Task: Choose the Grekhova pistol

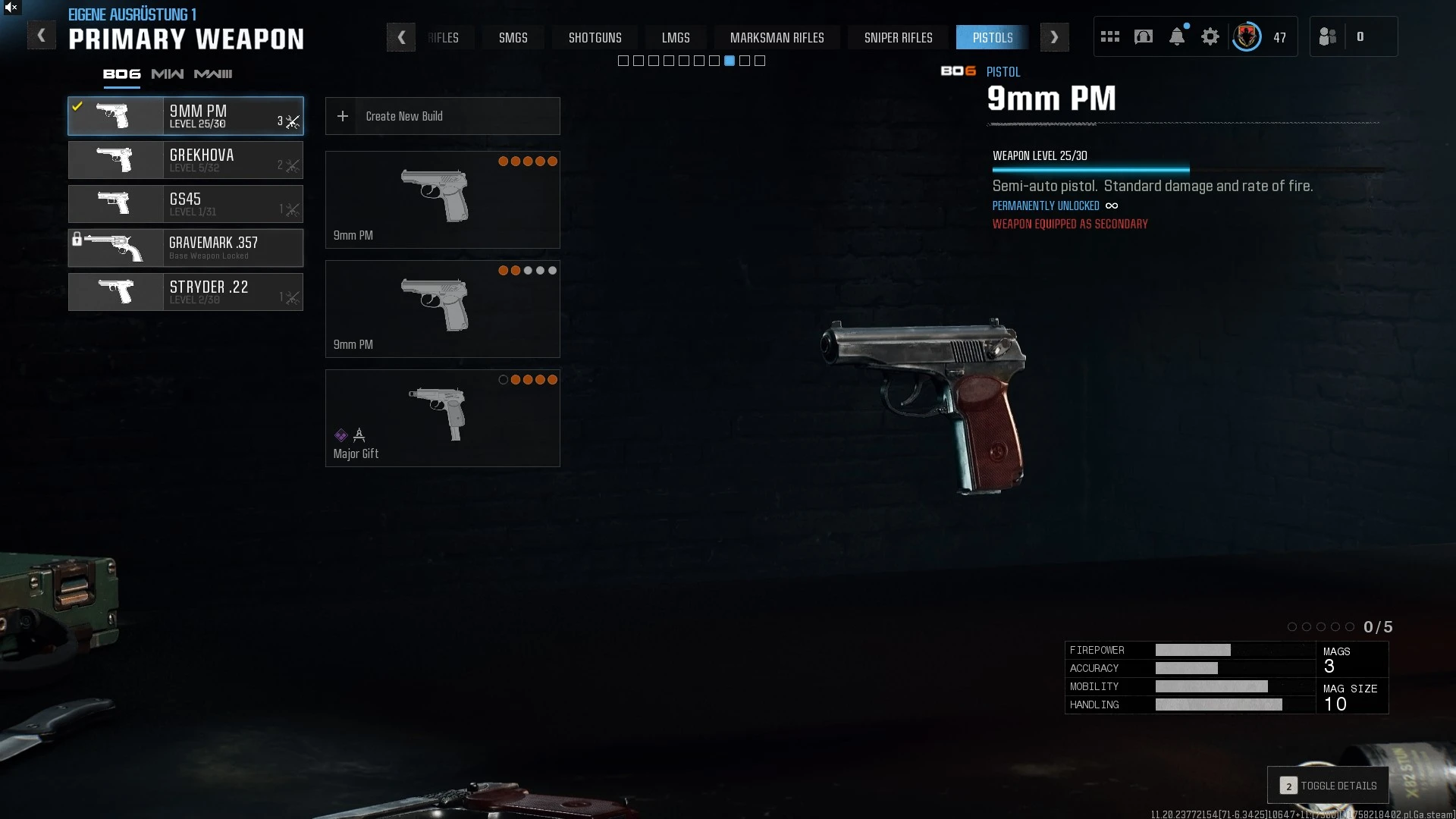Action: point(186,160)
